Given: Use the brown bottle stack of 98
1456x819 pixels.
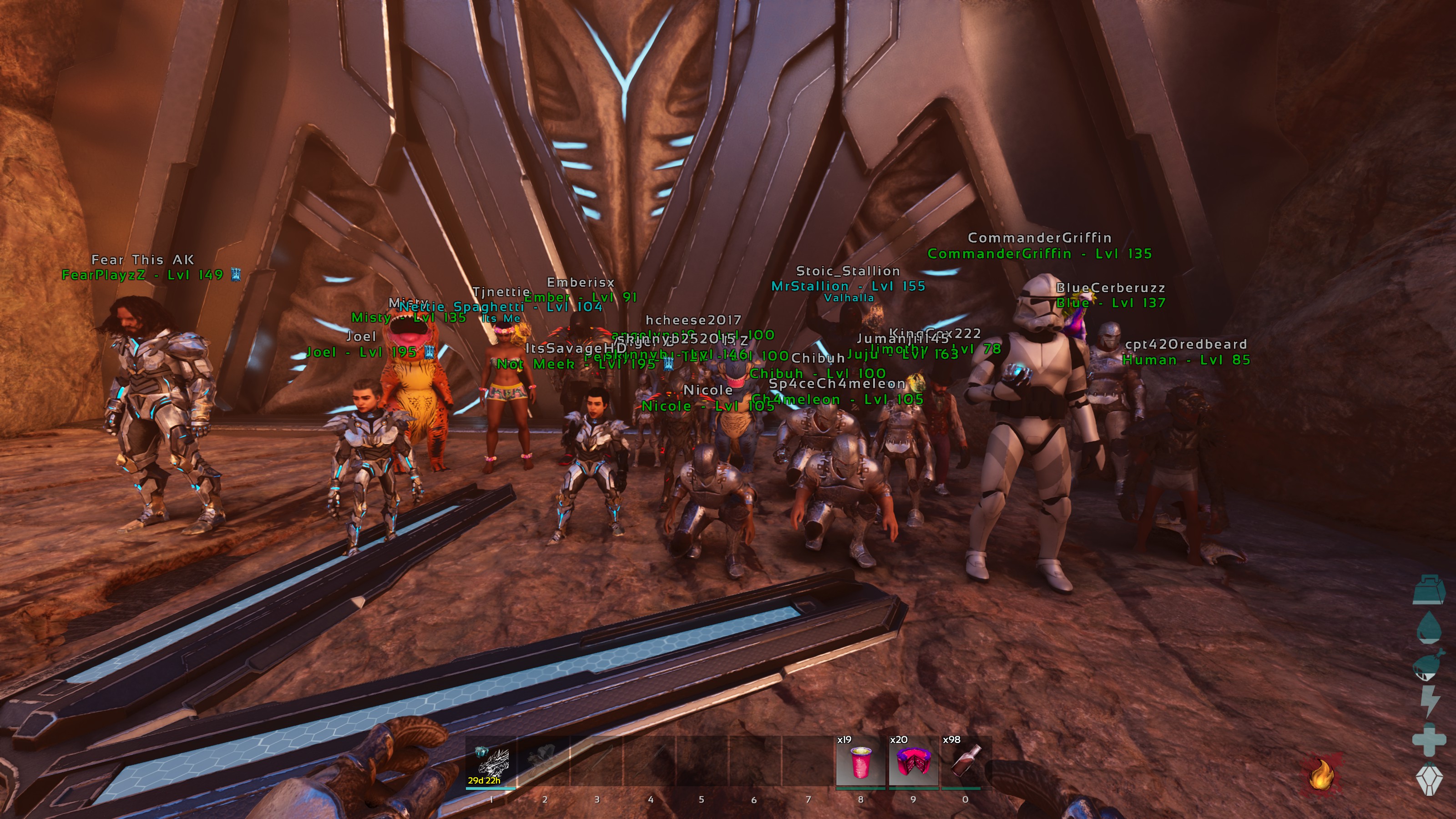Looking at the screenshot, I should coord(965,761).
